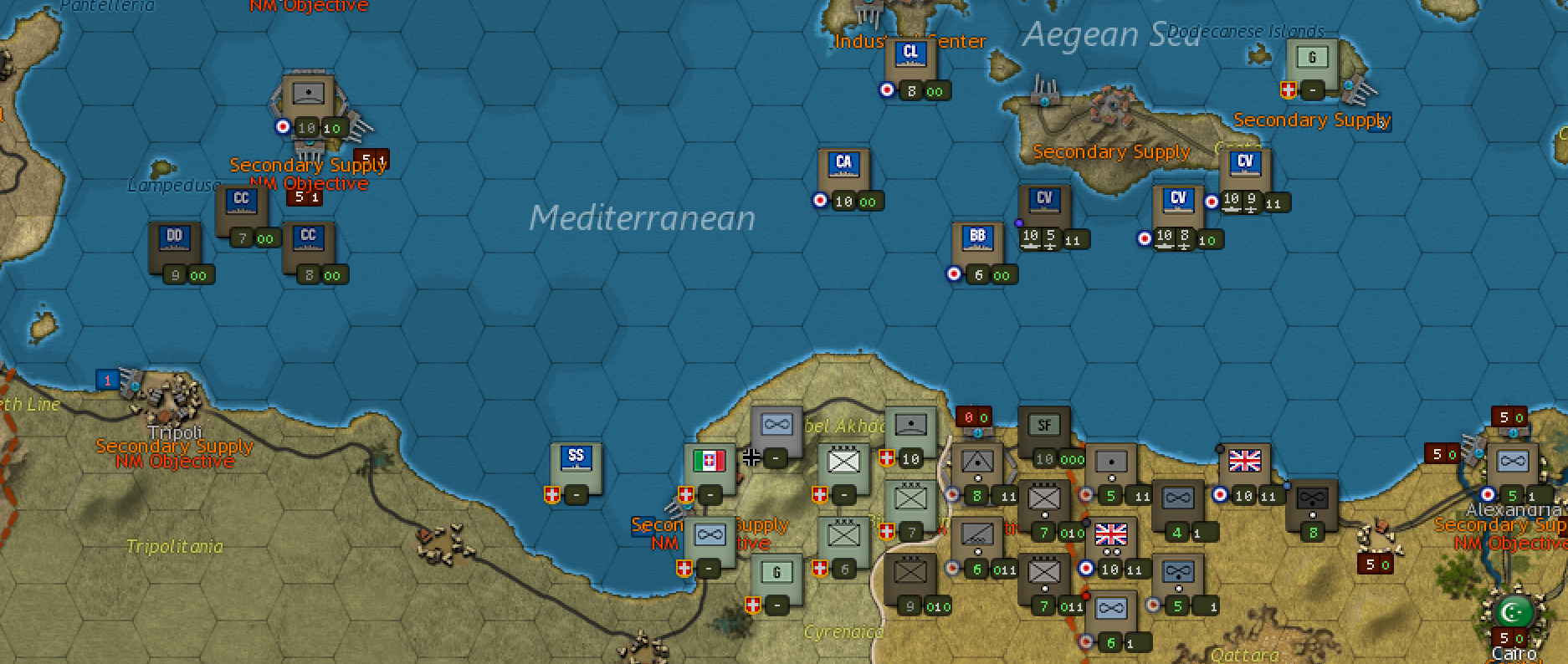The height and width of the screenshot is (664, 1568).
Task: Select the BB battleship counter
Action: point(978,237)
